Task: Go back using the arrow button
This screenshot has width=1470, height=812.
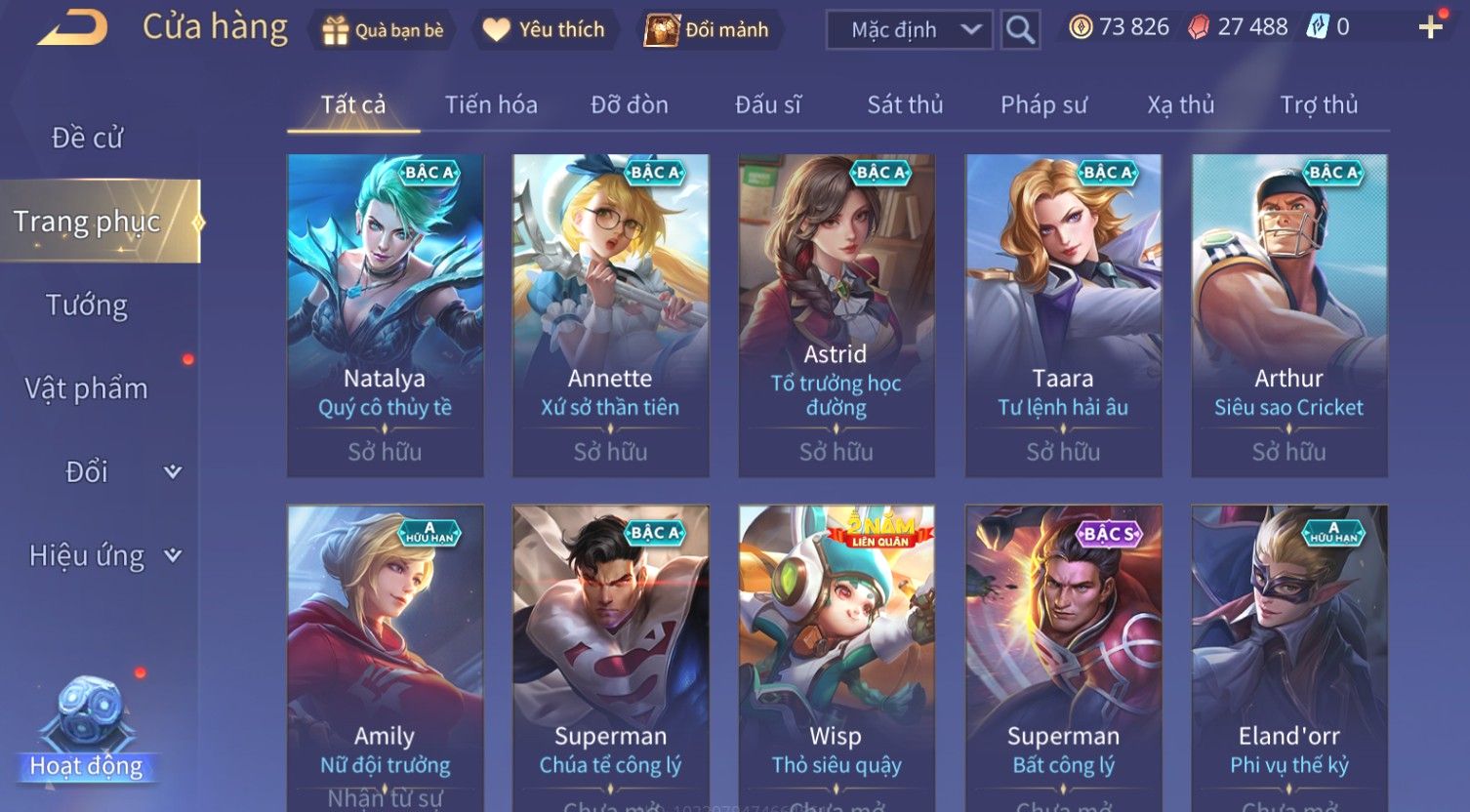Action: point(73,28)
